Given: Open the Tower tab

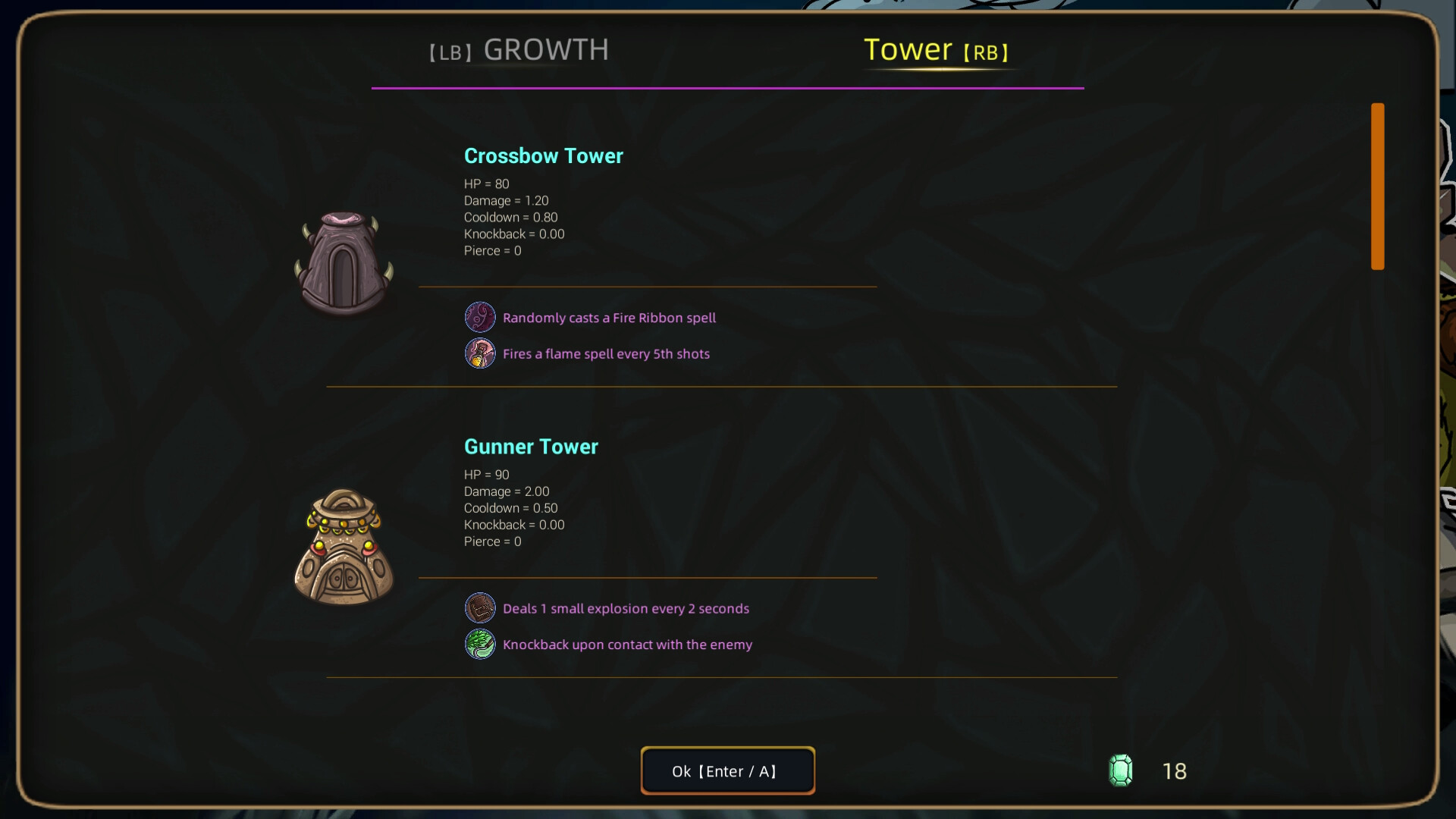Looking at the screenshot, I should (x=936, y=50).
